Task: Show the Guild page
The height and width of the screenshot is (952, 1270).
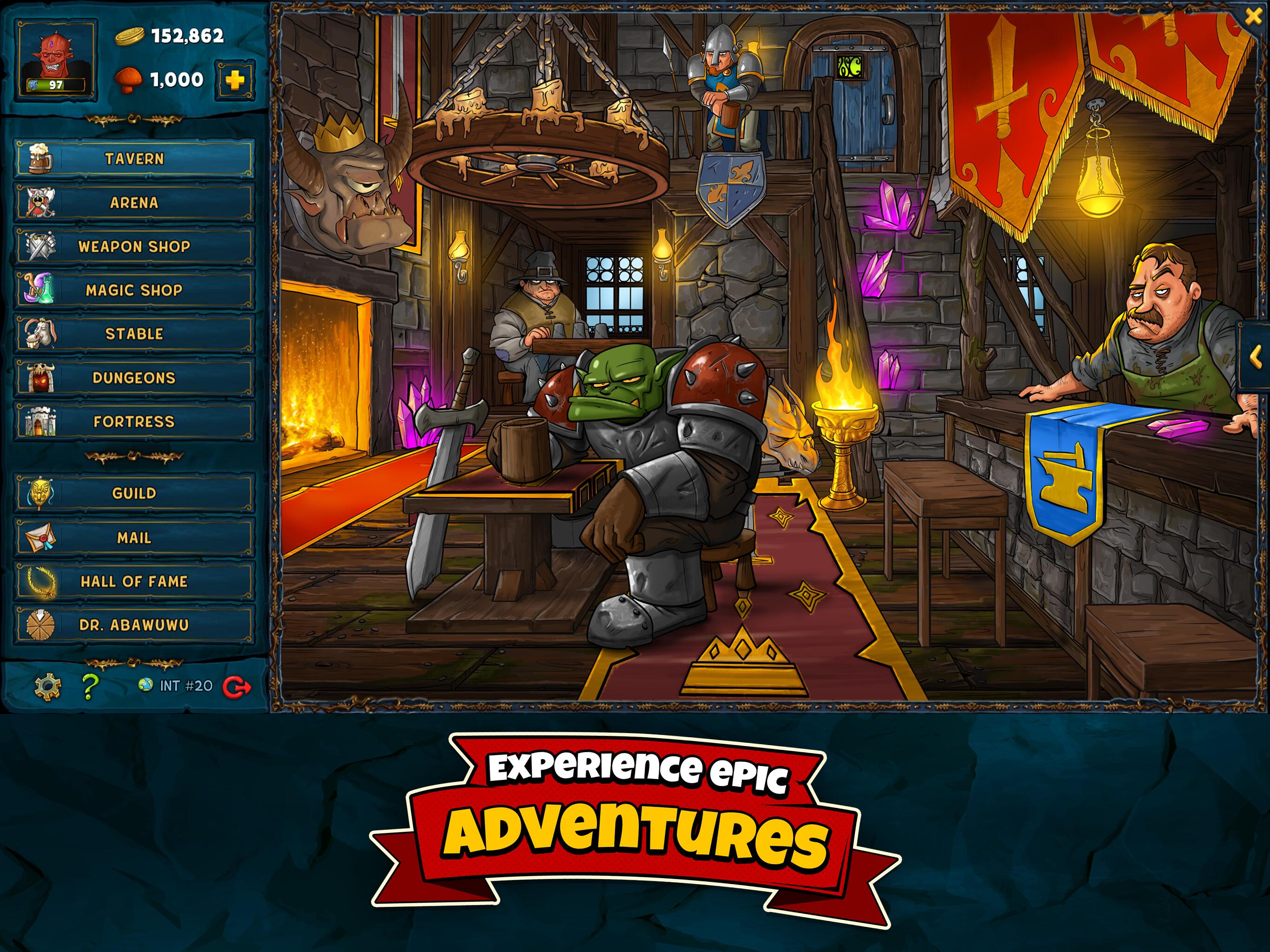Action: coord(134,493)
